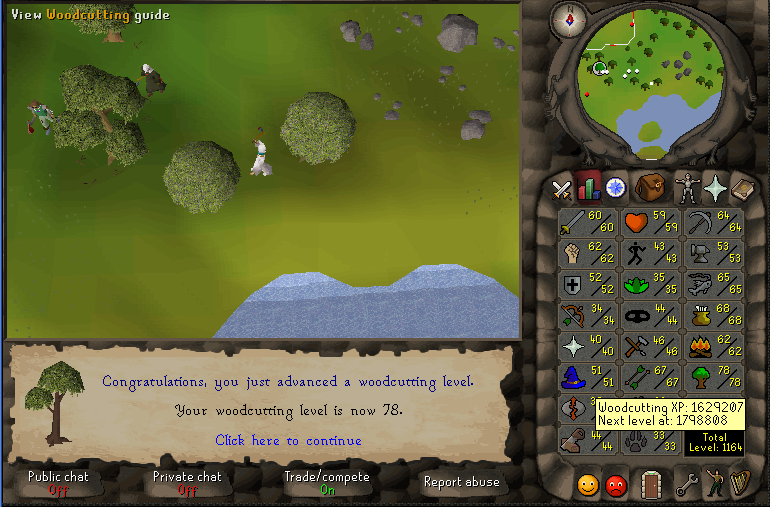Open the combat styles tab (crossed swords)

[562, 188]
